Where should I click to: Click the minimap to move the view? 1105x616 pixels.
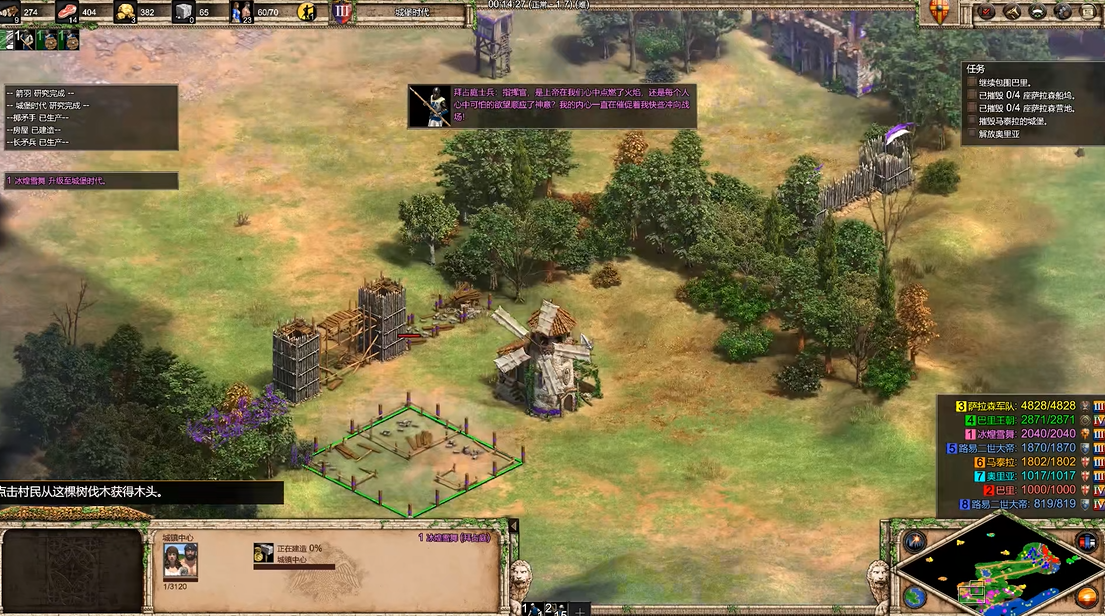1000,572
